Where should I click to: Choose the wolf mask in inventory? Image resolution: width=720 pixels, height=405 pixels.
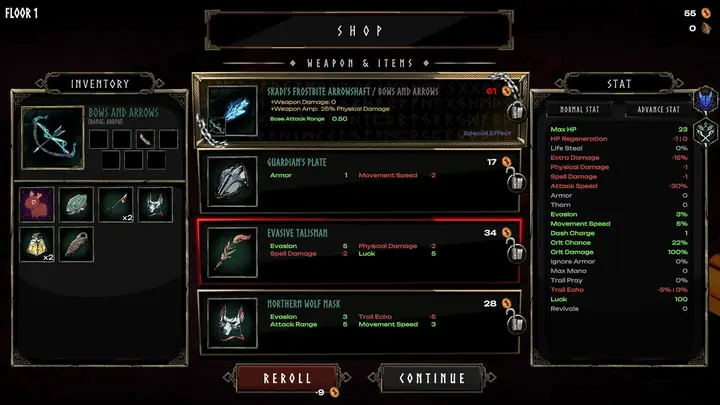tap(157, 205)
